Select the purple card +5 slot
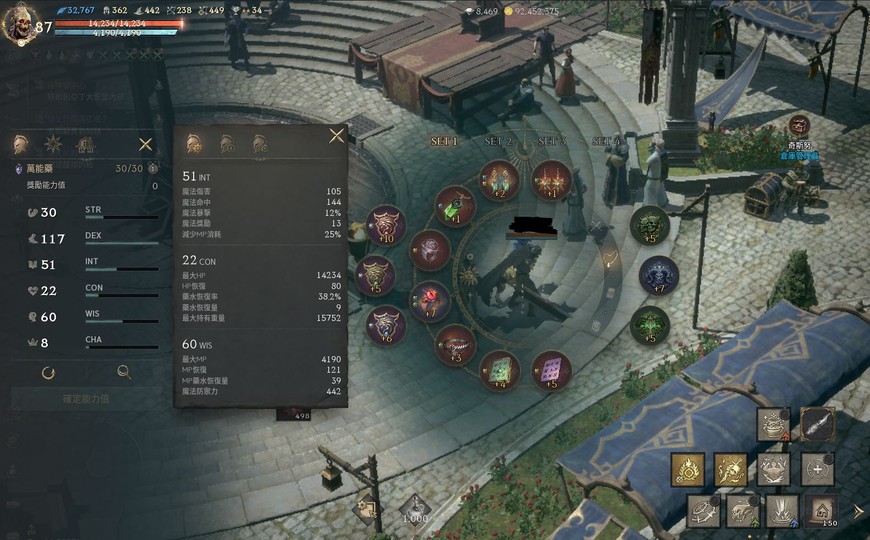Viewport: 870px width, 540px height. [551, 369]
